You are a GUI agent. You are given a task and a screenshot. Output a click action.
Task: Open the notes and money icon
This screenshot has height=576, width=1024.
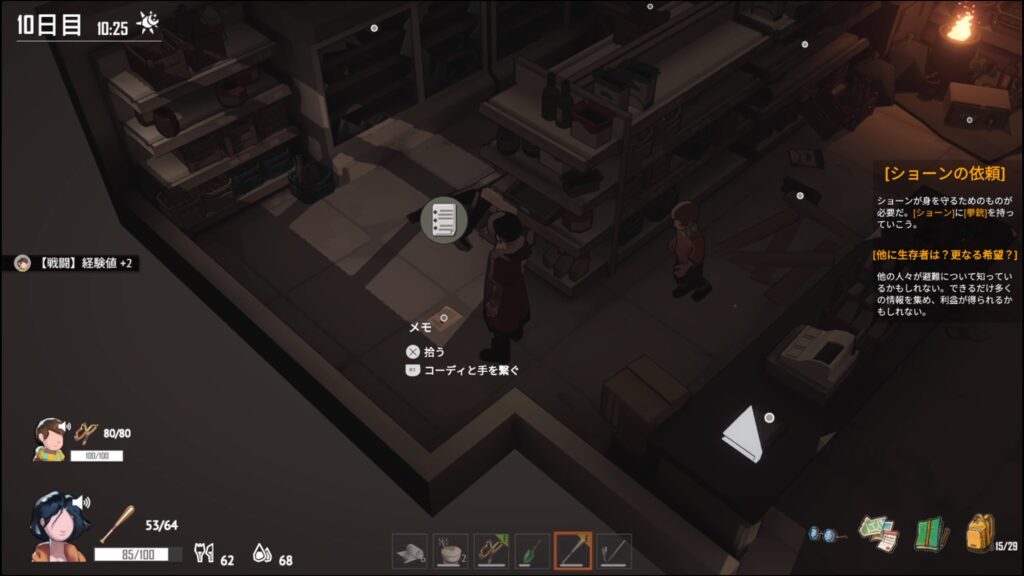[877, 533]
